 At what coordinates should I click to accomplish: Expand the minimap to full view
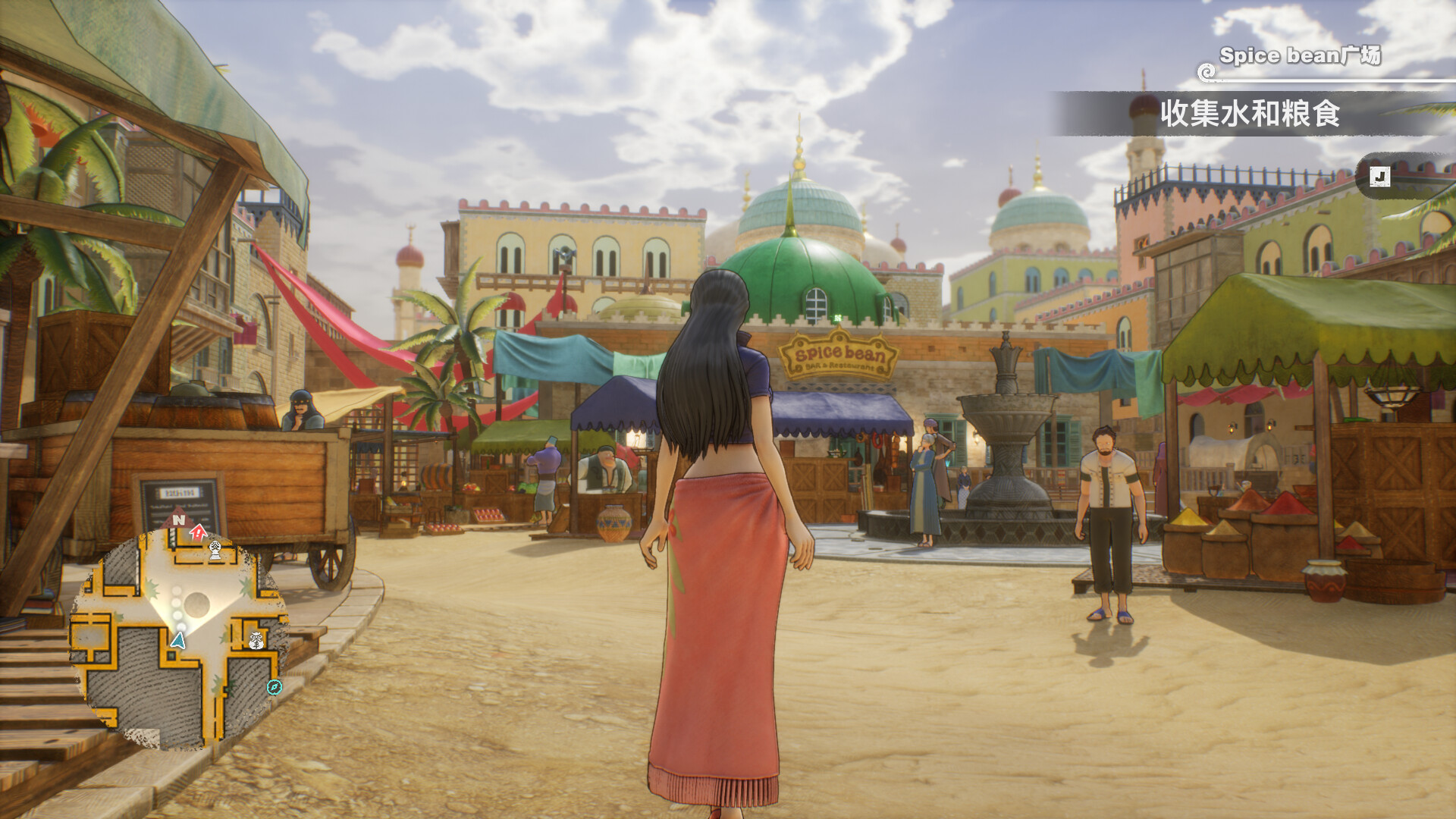tap(182, 629)
